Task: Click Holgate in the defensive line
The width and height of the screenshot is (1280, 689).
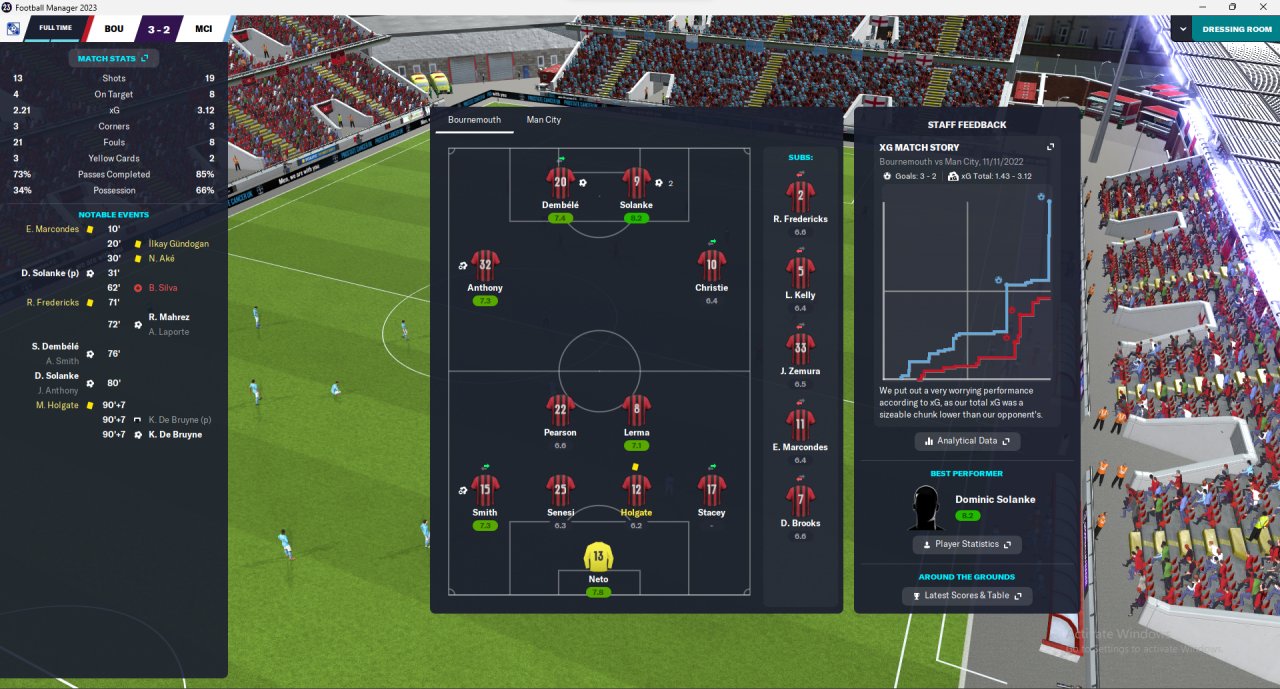Action: [636, 490]
